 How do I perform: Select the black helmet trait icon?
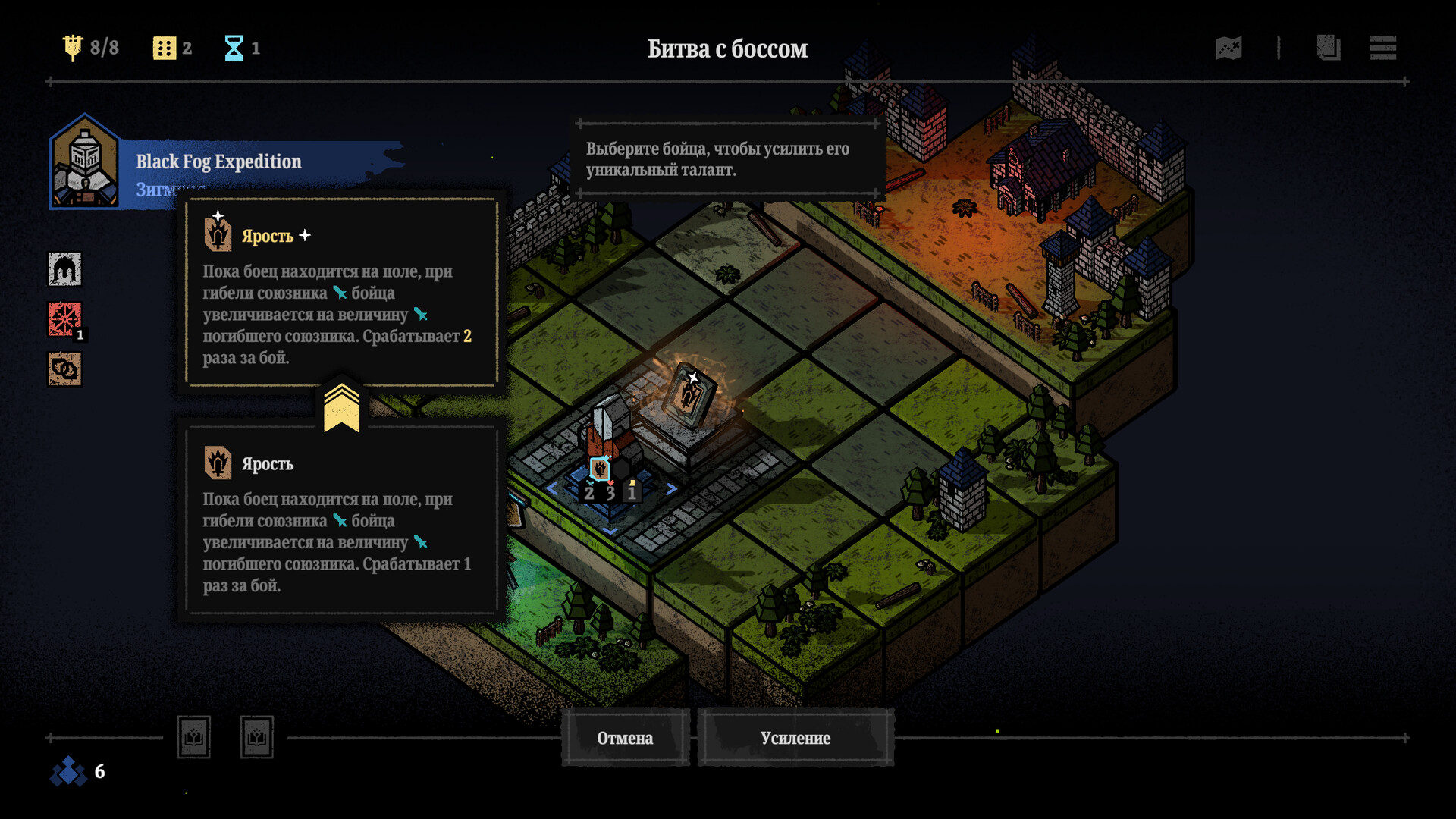[x=65, y=269]
